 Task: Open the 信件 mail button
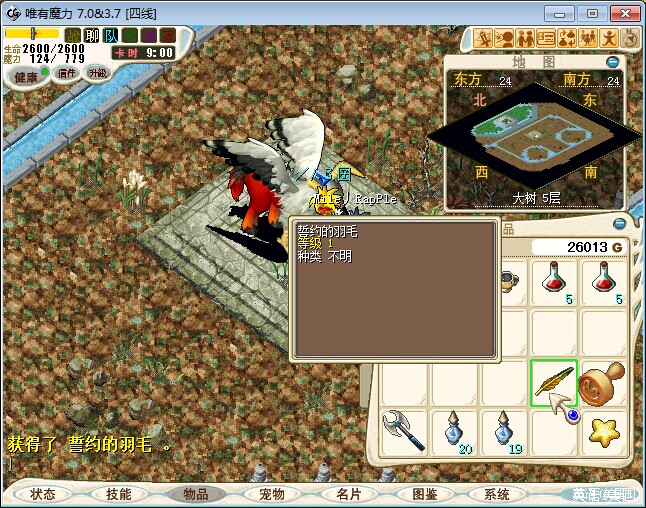coord(66,73)
